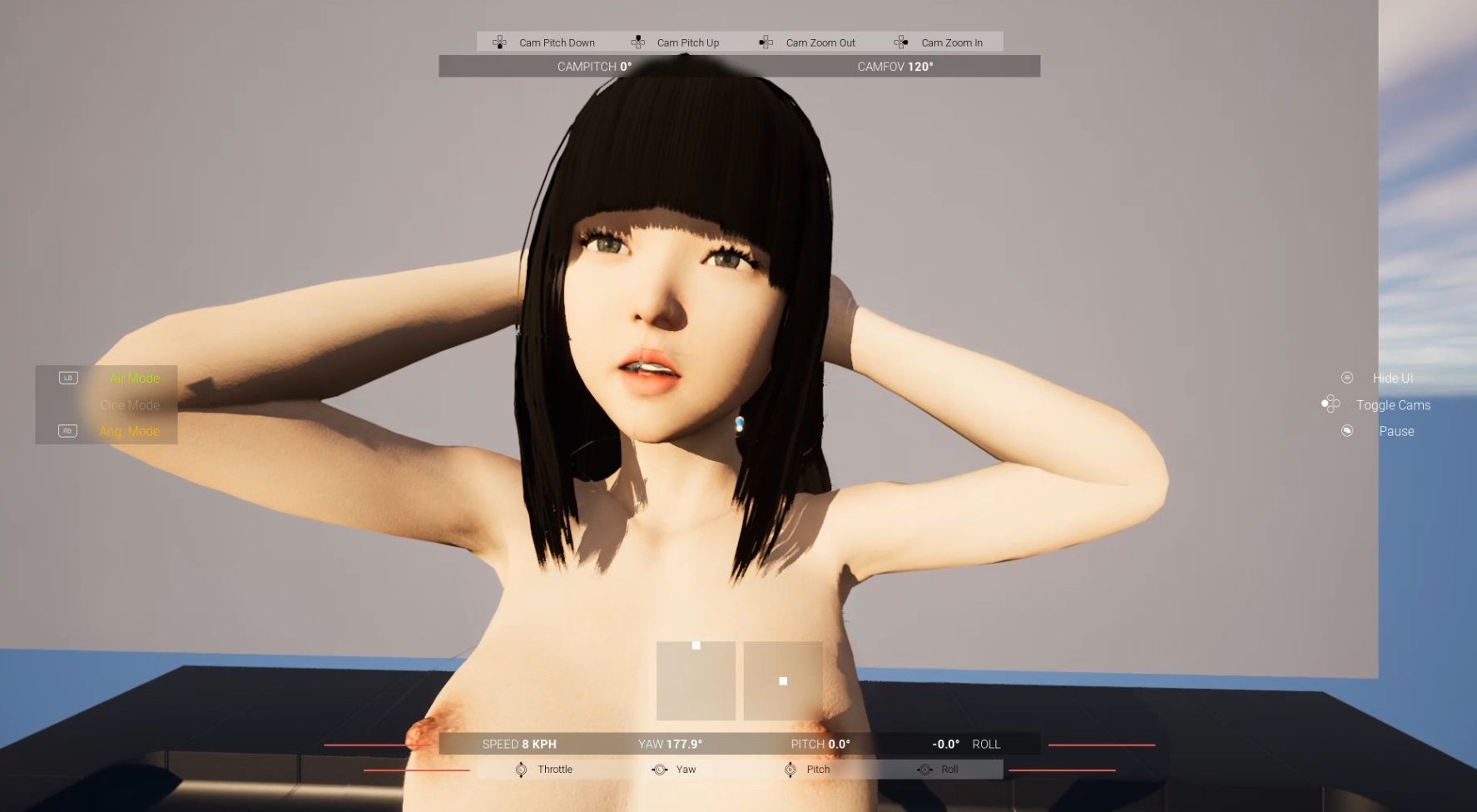Image resolution: width=1477 pixels, height=812 pixels.
Task: Click the Cam Zoom Out d-pad icon
Action: tap(766, 42)
